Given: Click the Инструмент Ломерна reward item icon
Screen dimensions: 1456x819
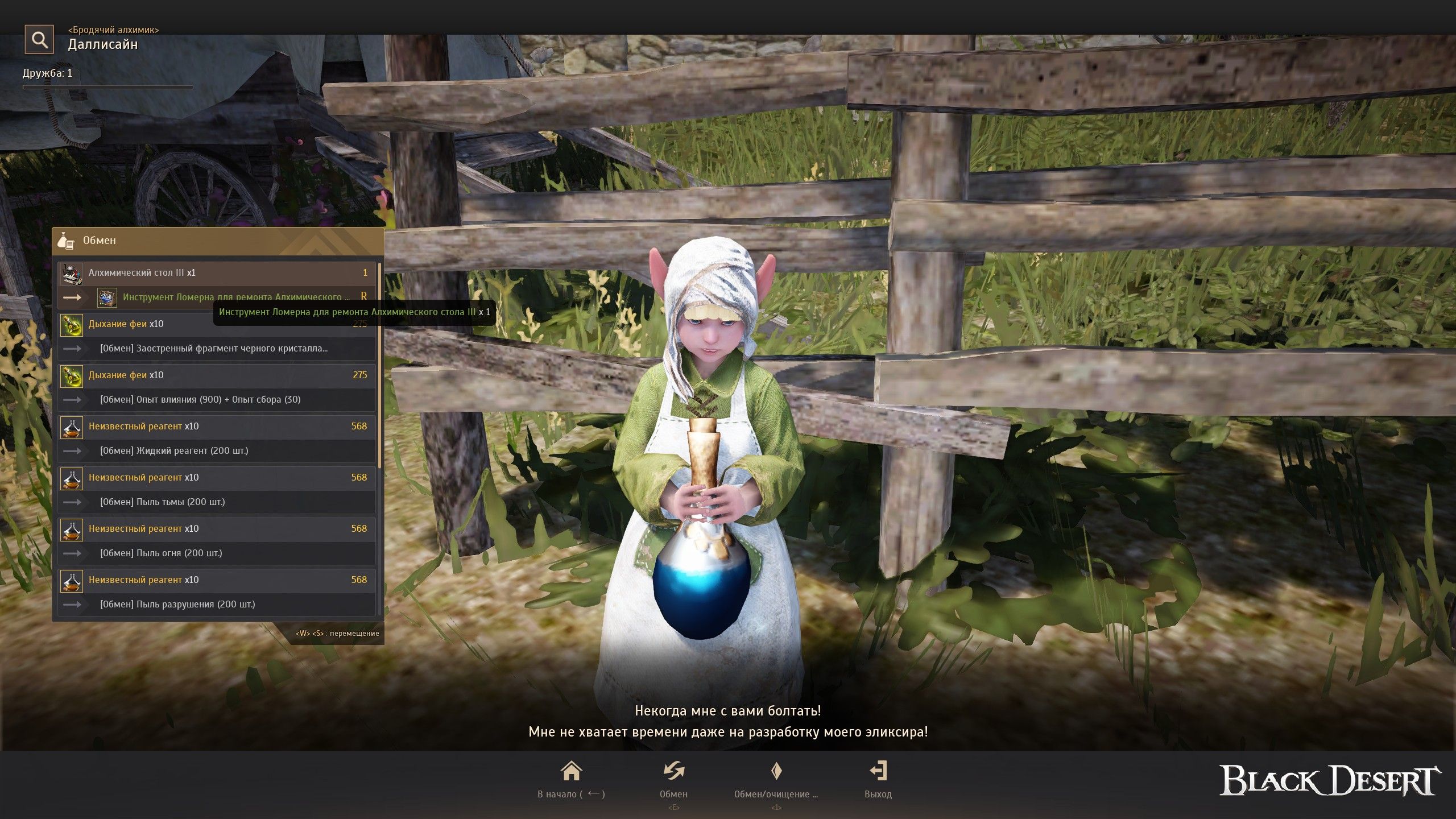Looking at the screenshot, I should tap(107, 297).
